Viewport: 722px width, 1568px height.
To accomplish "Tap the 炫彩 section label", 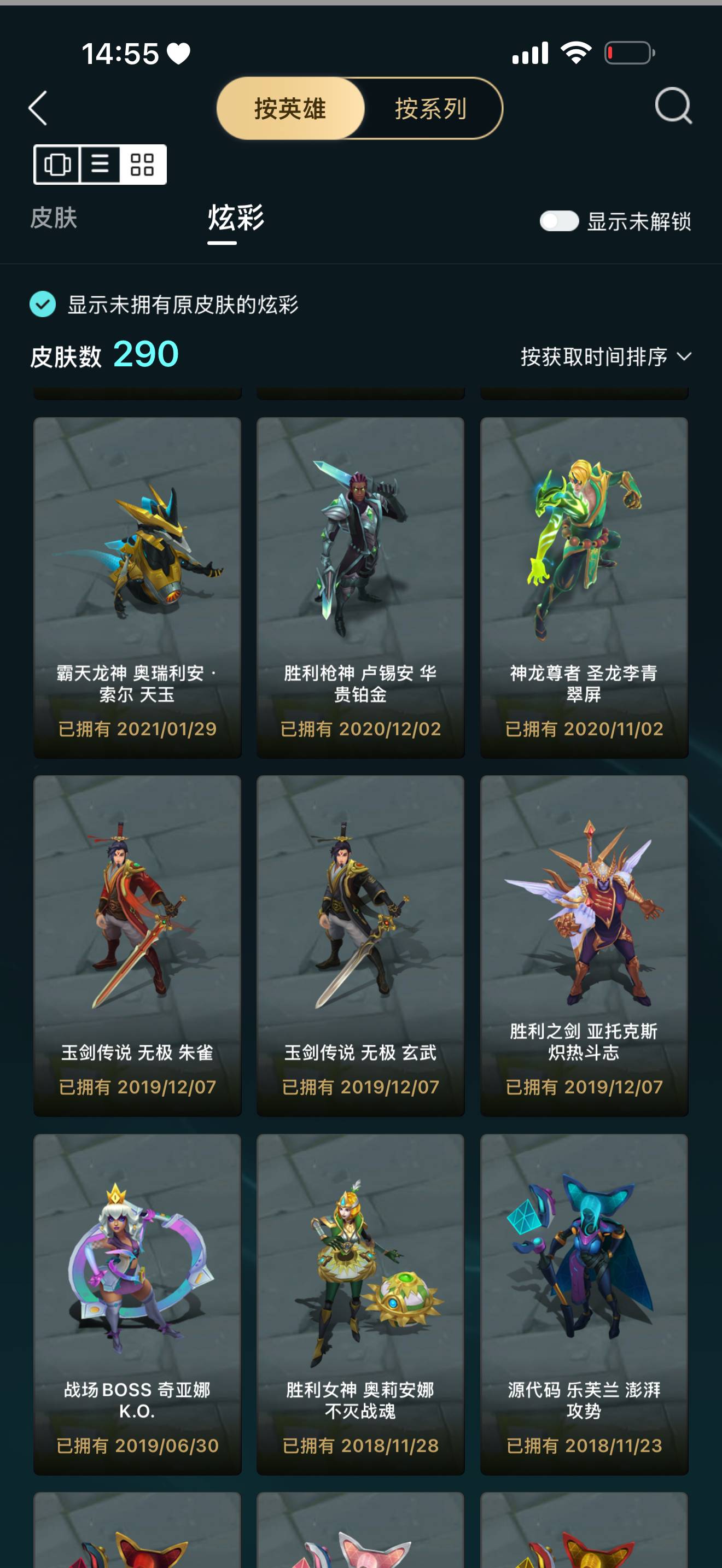I will [234, 221].
